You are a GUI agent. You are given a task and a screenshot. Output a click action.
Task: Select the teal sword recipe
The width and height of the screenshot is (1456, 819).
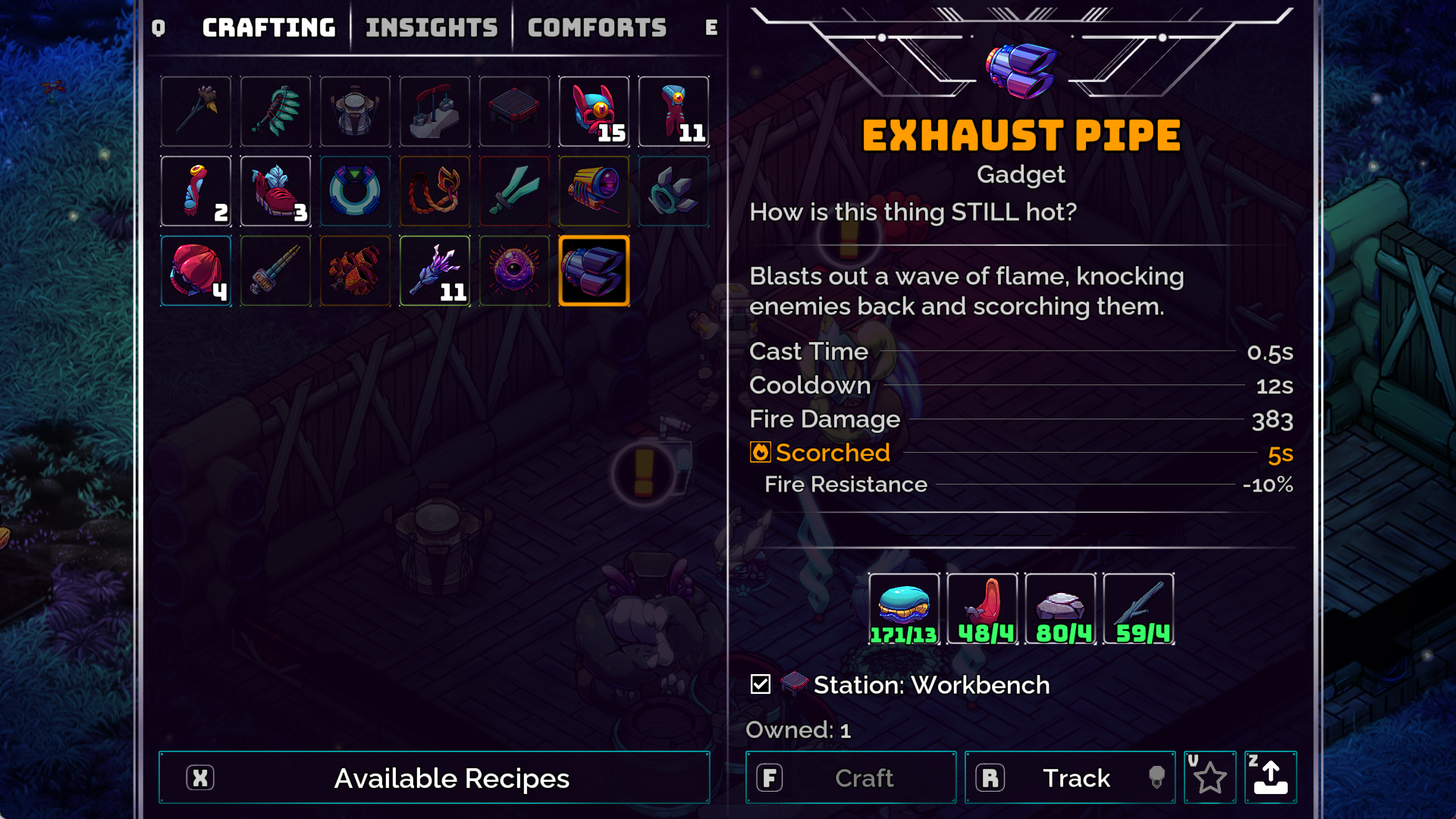(x=514, y=191)
